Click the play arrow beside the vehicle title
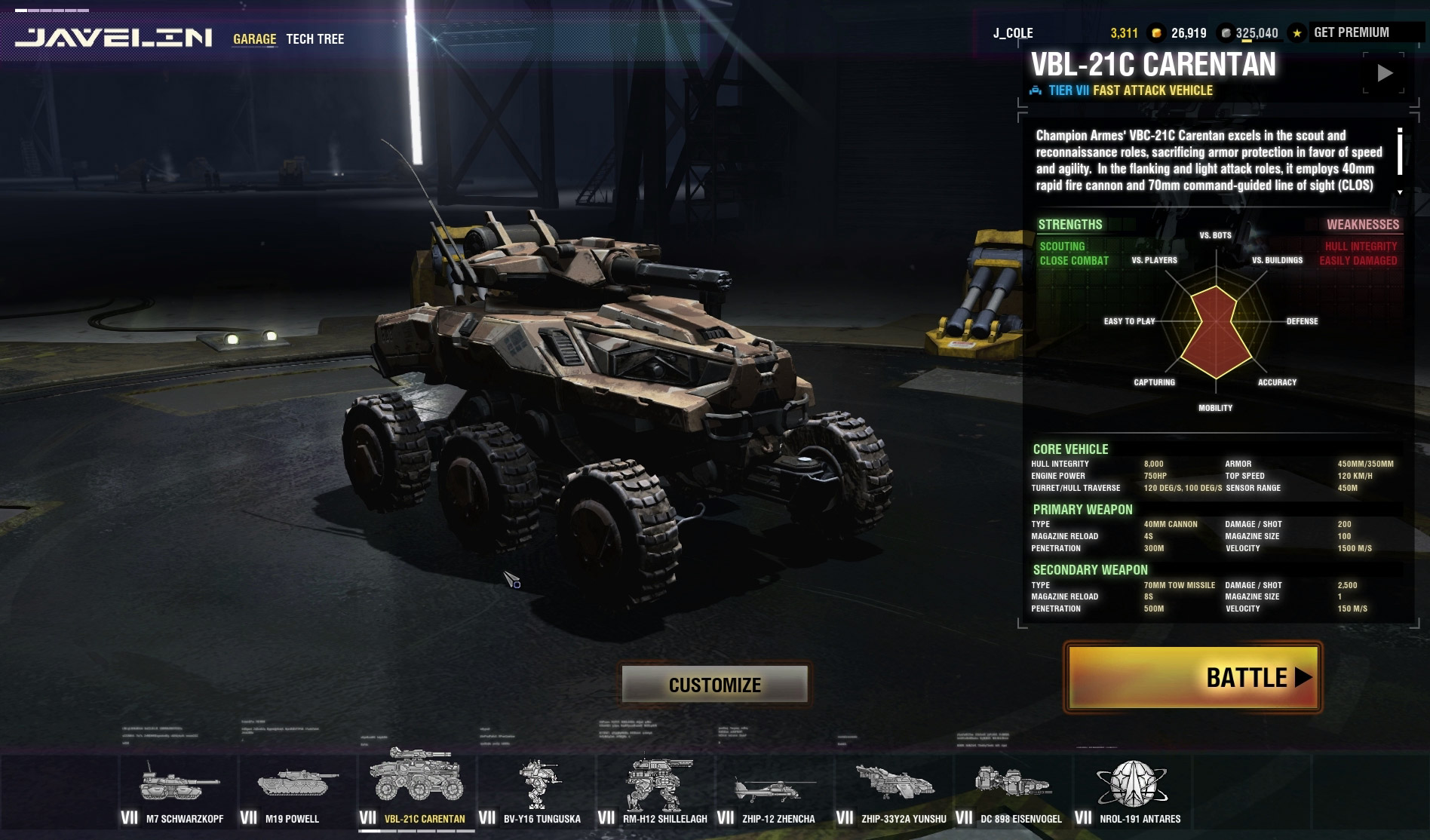The width and height of the screenshot is (1430, 840). pos(1385,73)
